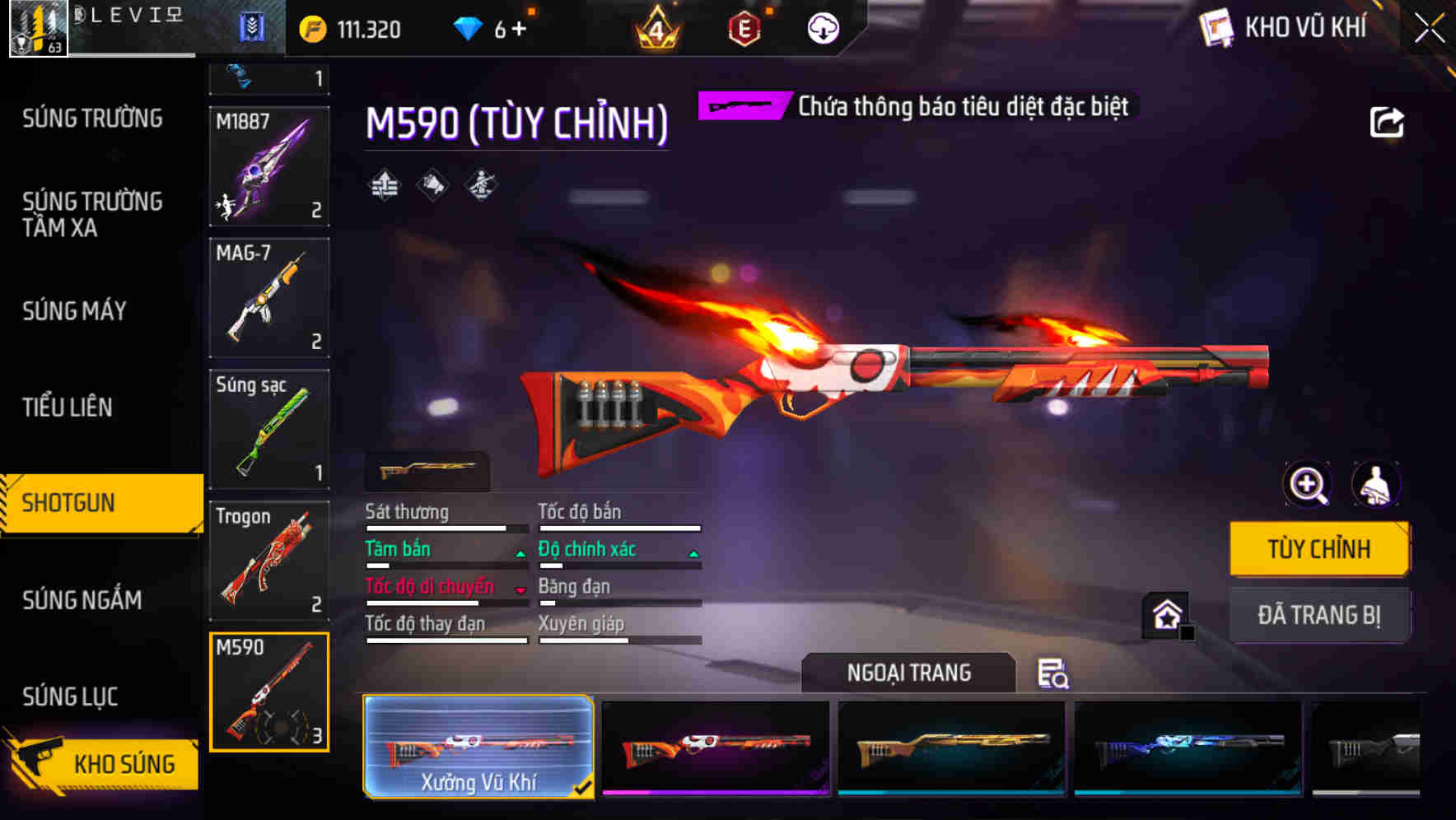Share the M590 skin via share icon
The height and width of the screenshot is (820, 1456).
[1388, 122]
